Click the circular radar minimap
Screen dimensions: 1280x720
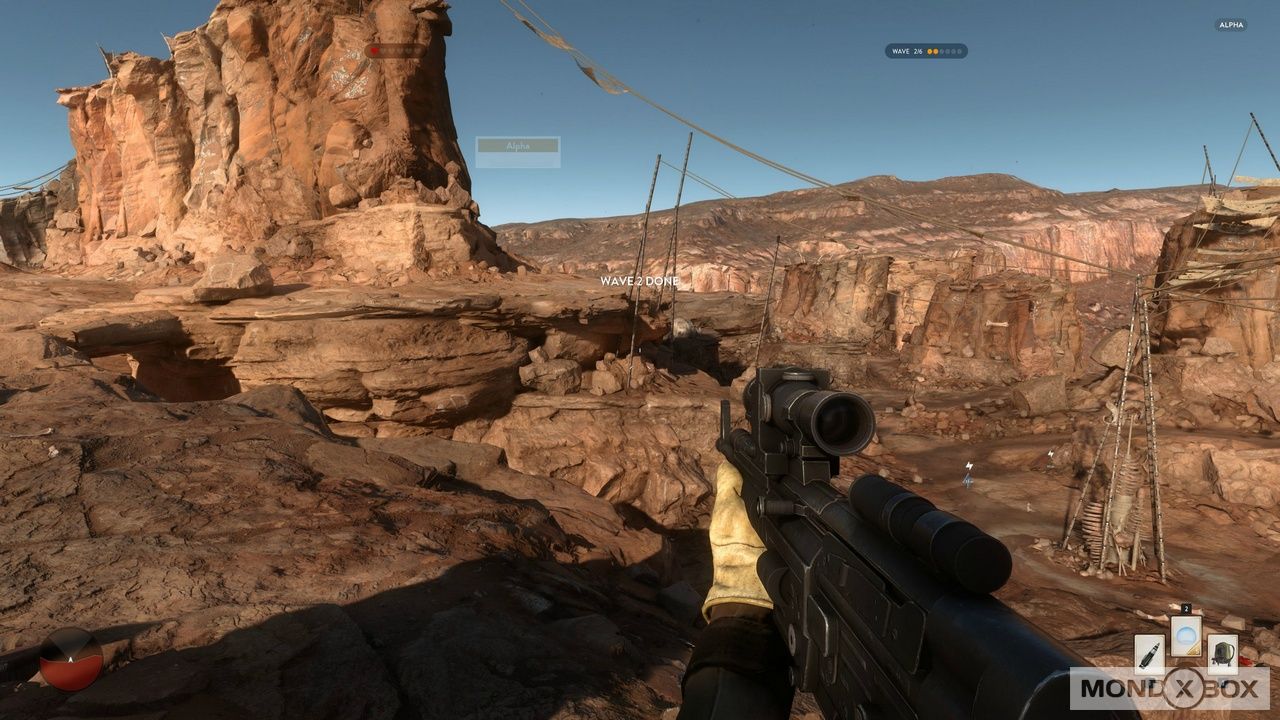pyautogui.click(x=71, y=659)
